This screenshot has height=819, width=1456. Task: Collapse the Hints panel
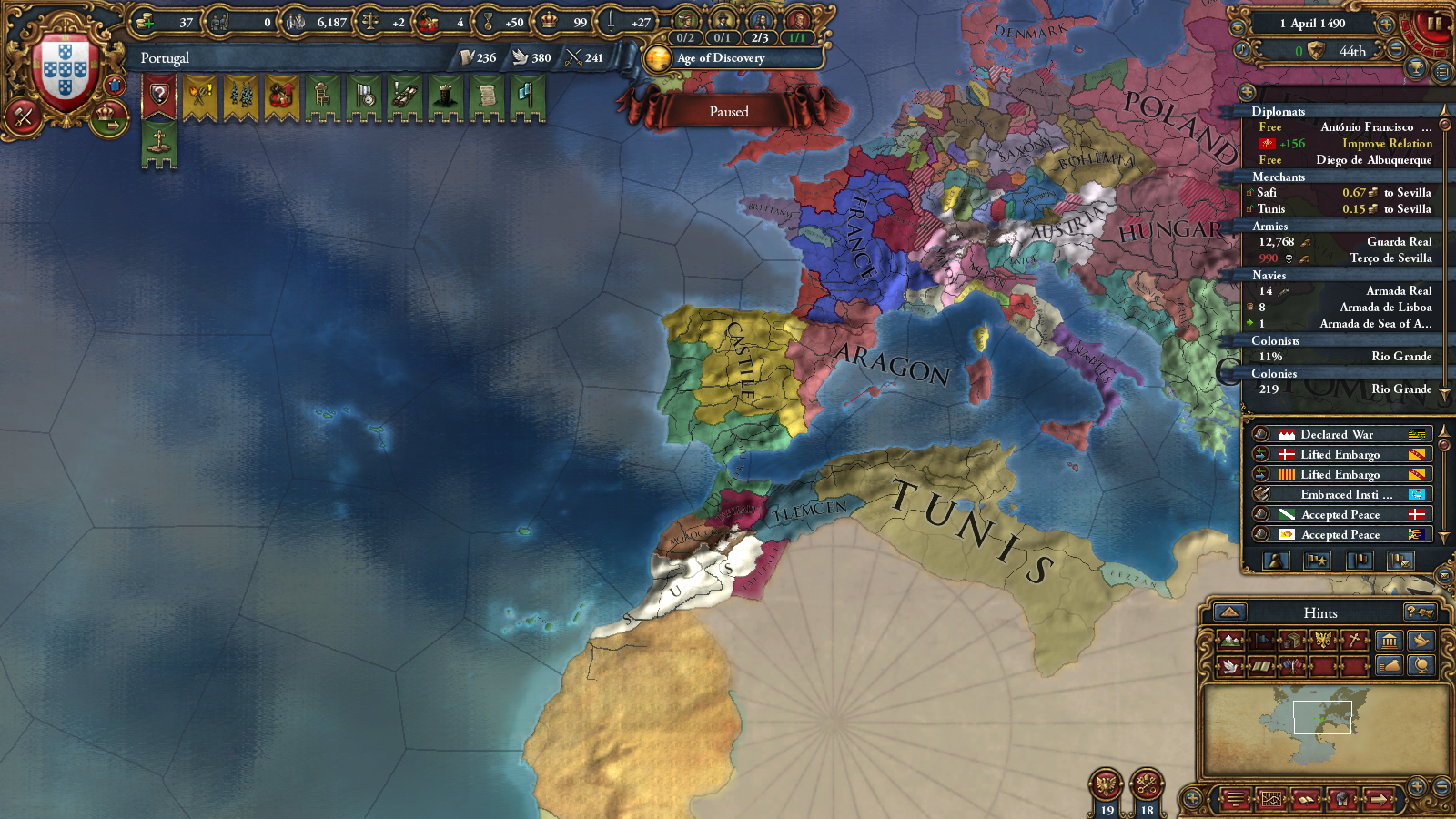pos(1230,613)
